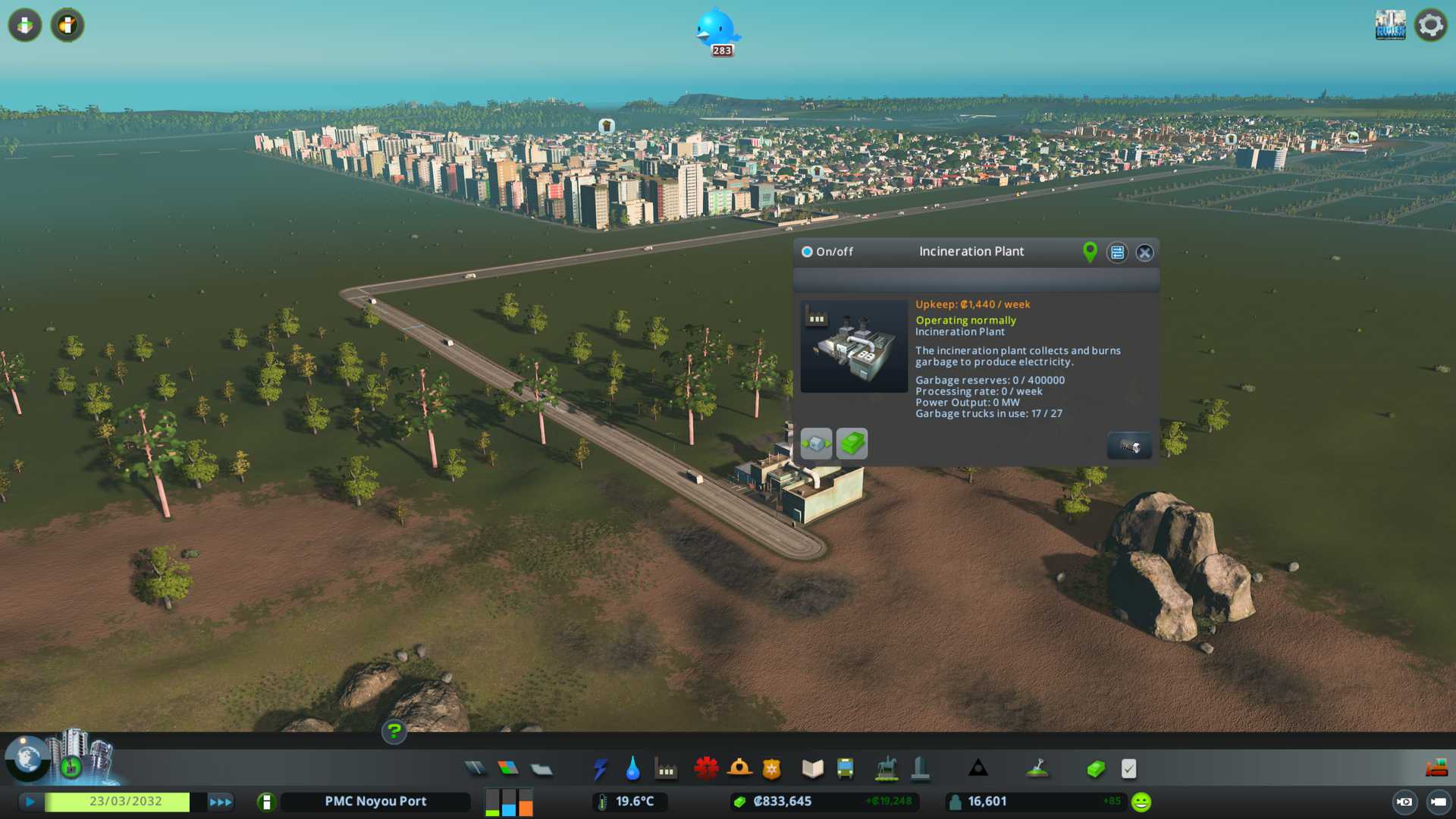1456x819 pixels.
Task: Click the green money stack panel button
Action: click(852, 444)
